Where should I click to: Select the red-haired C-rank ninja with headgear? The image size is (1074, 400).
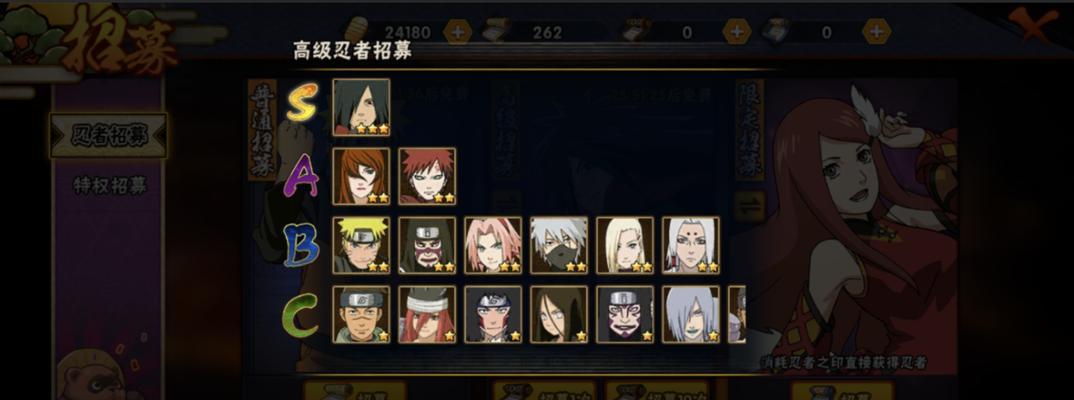pos(427,314)
